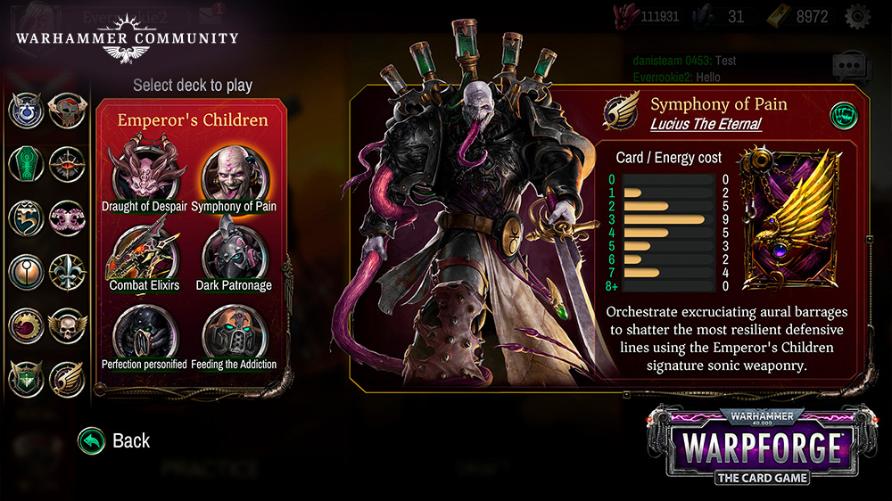Image resolution: width=892 pixels, height=501 pixels.
Task: Open the chat speech bubble
Action: (x=850, y=68)
